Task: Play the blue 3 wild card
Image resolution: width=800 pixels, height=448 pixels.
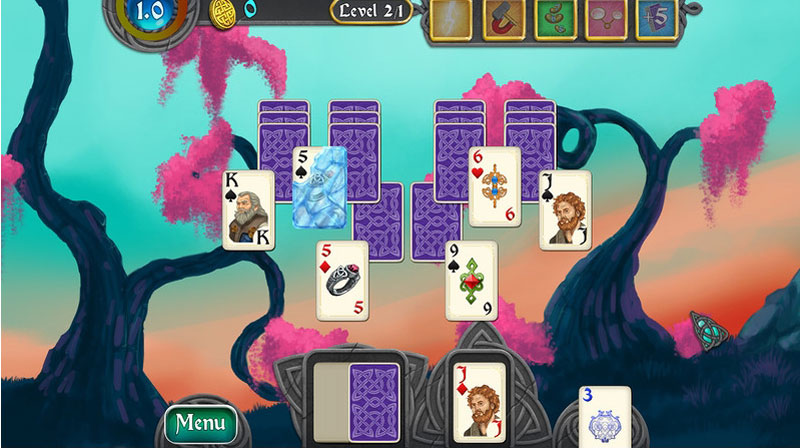Action: pyautogui.click(x=605, y=416)
